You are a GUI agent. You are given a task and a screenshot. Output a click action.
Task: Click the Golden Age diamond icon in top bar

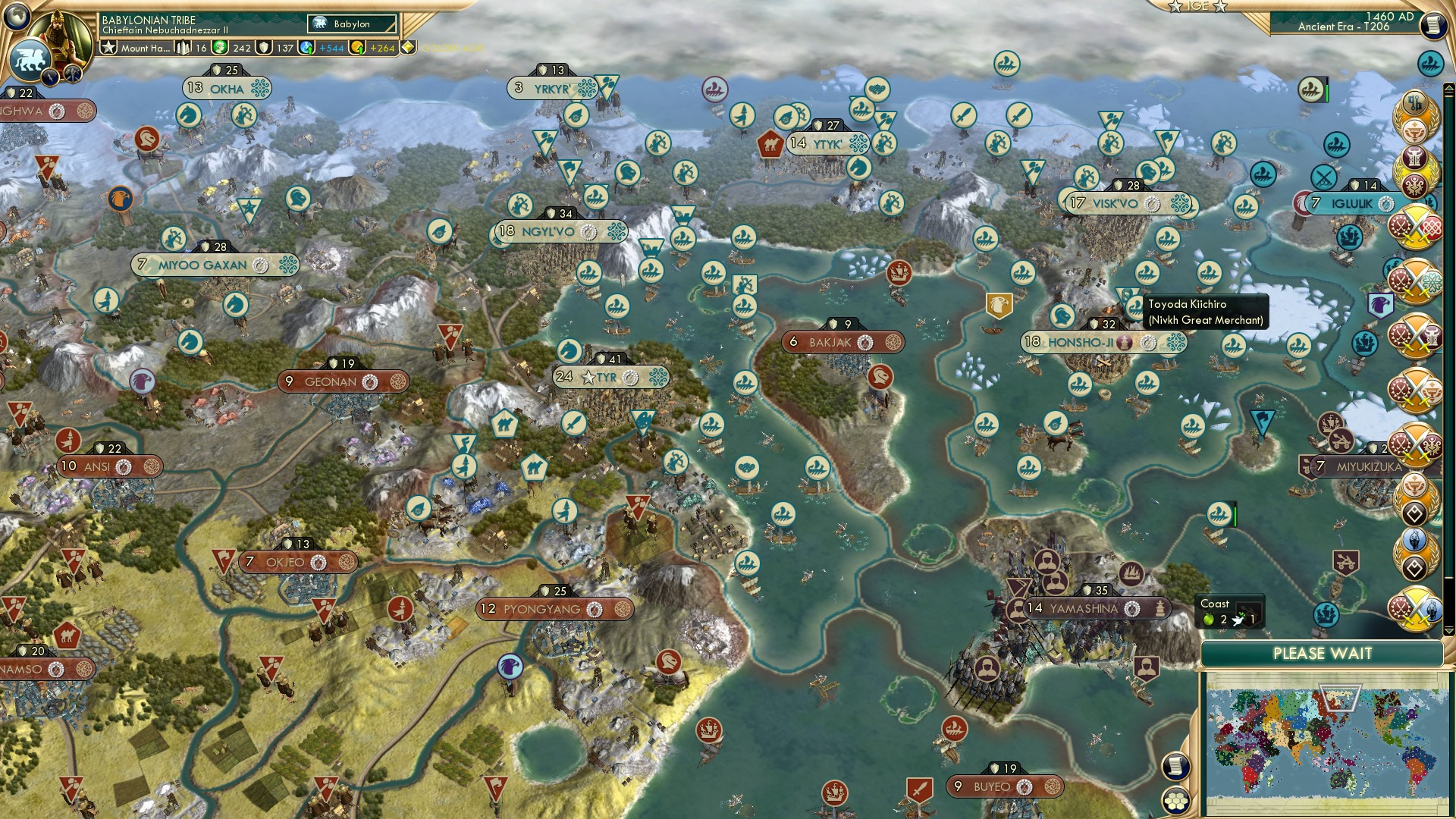click(x=407, y=47)
